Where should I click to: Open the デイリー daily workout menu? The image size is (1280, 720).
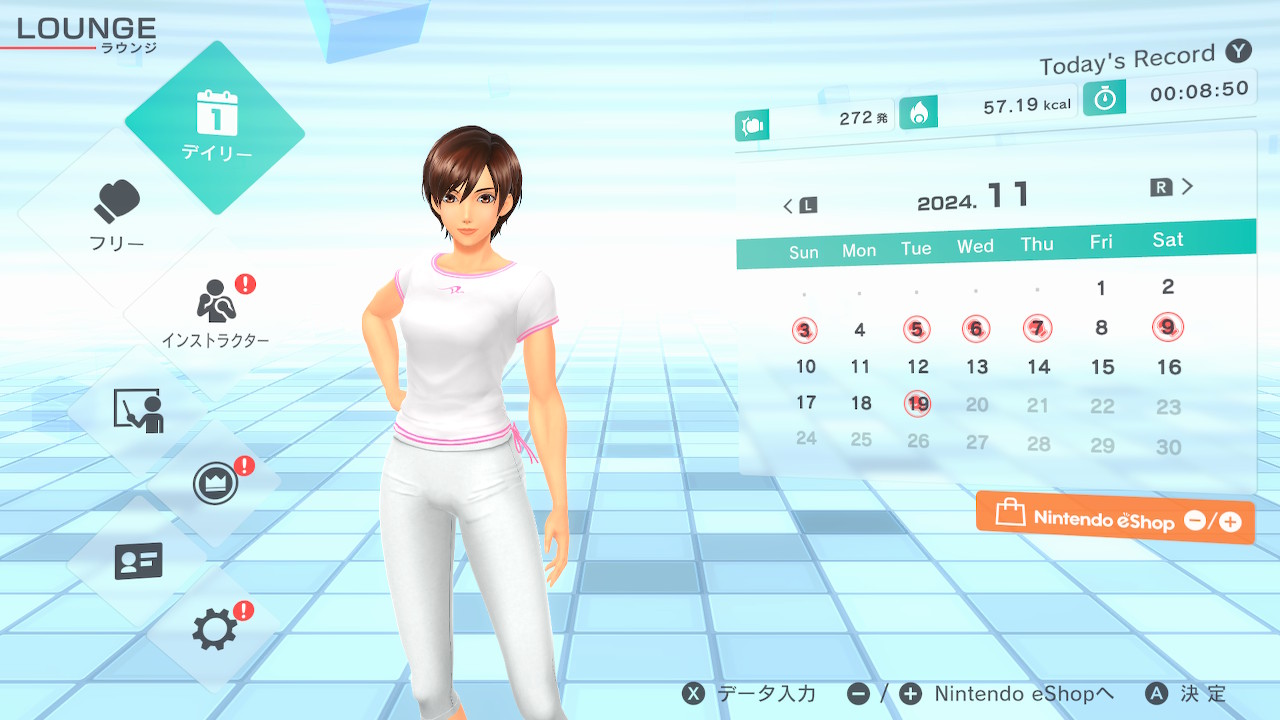pos(215,127)
